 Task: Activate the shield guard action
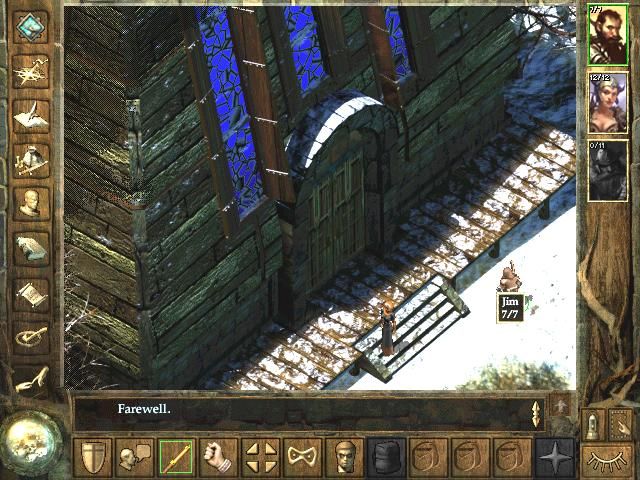point(93,458)
